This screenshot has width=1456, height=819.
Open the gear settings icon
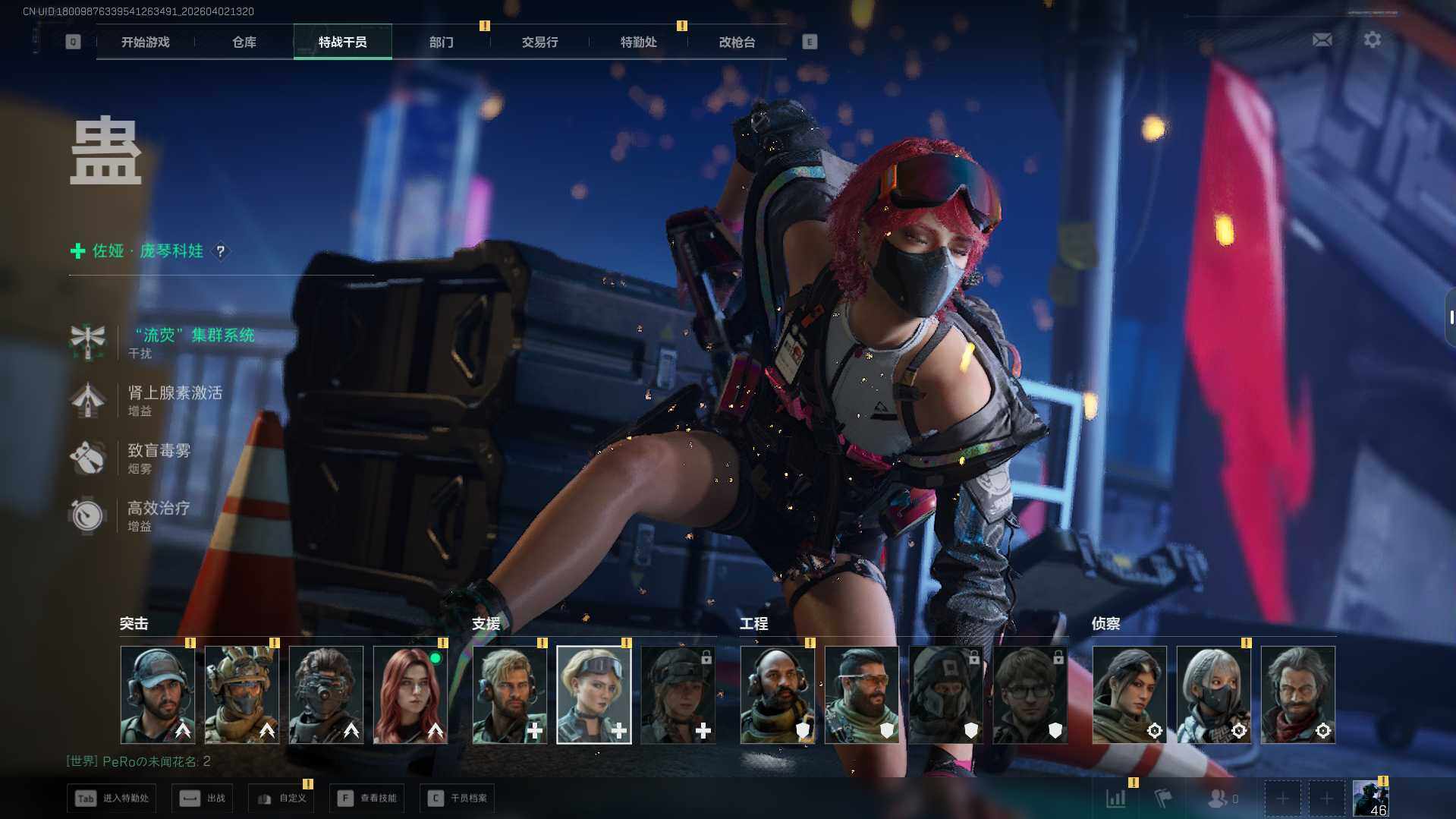tap(1372, 39)
